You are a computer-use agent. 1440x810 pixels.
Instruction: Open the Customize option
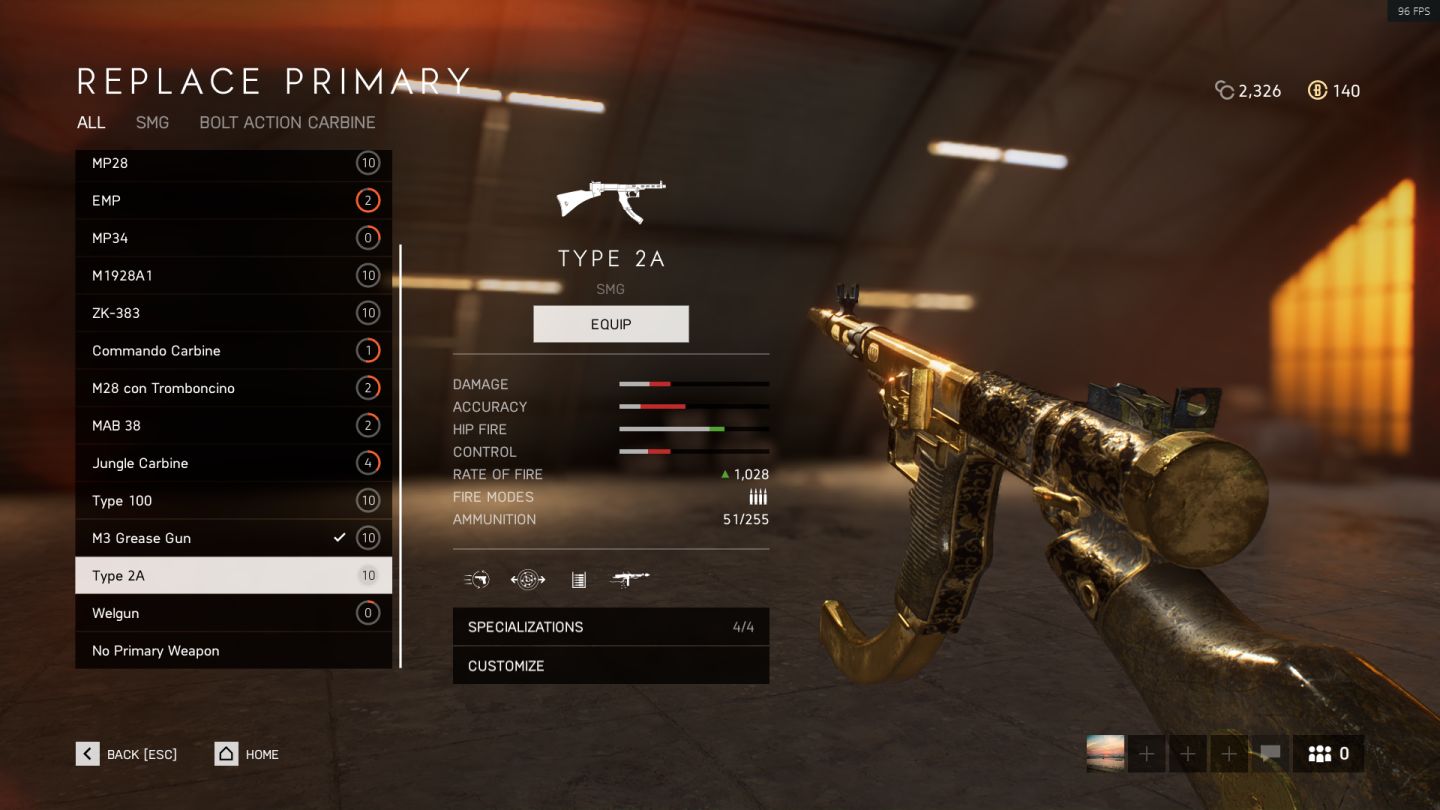[x=611, y=666]
